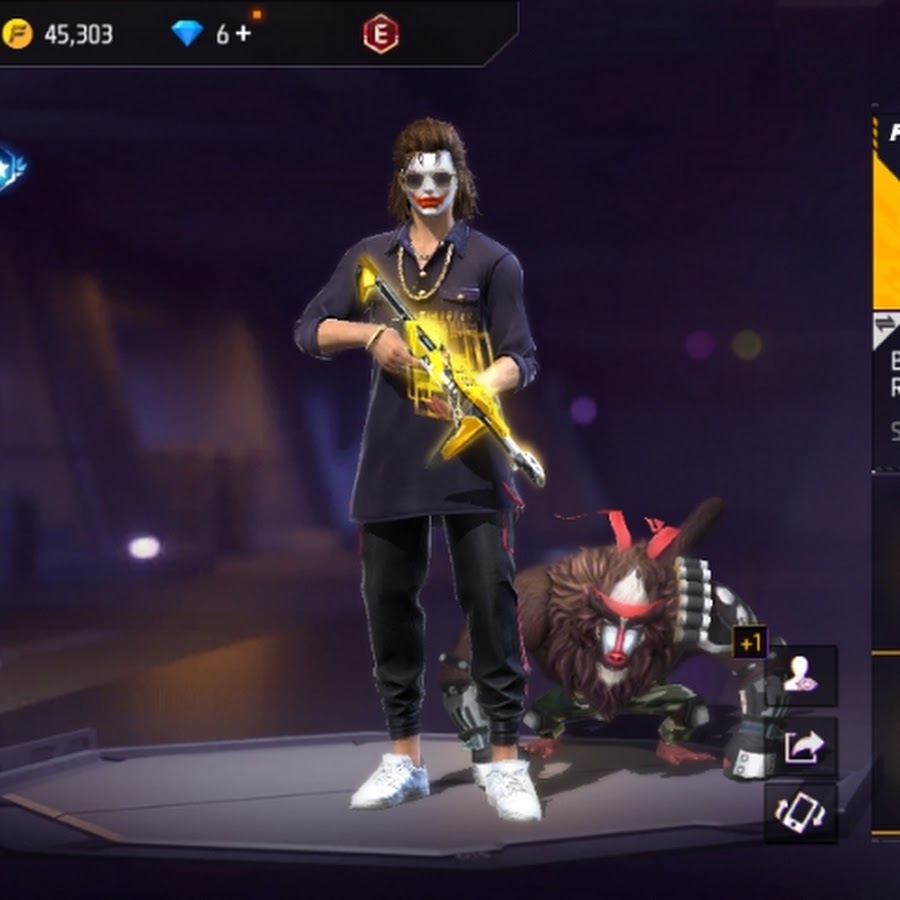Open the red hexagon E badge

380,34
